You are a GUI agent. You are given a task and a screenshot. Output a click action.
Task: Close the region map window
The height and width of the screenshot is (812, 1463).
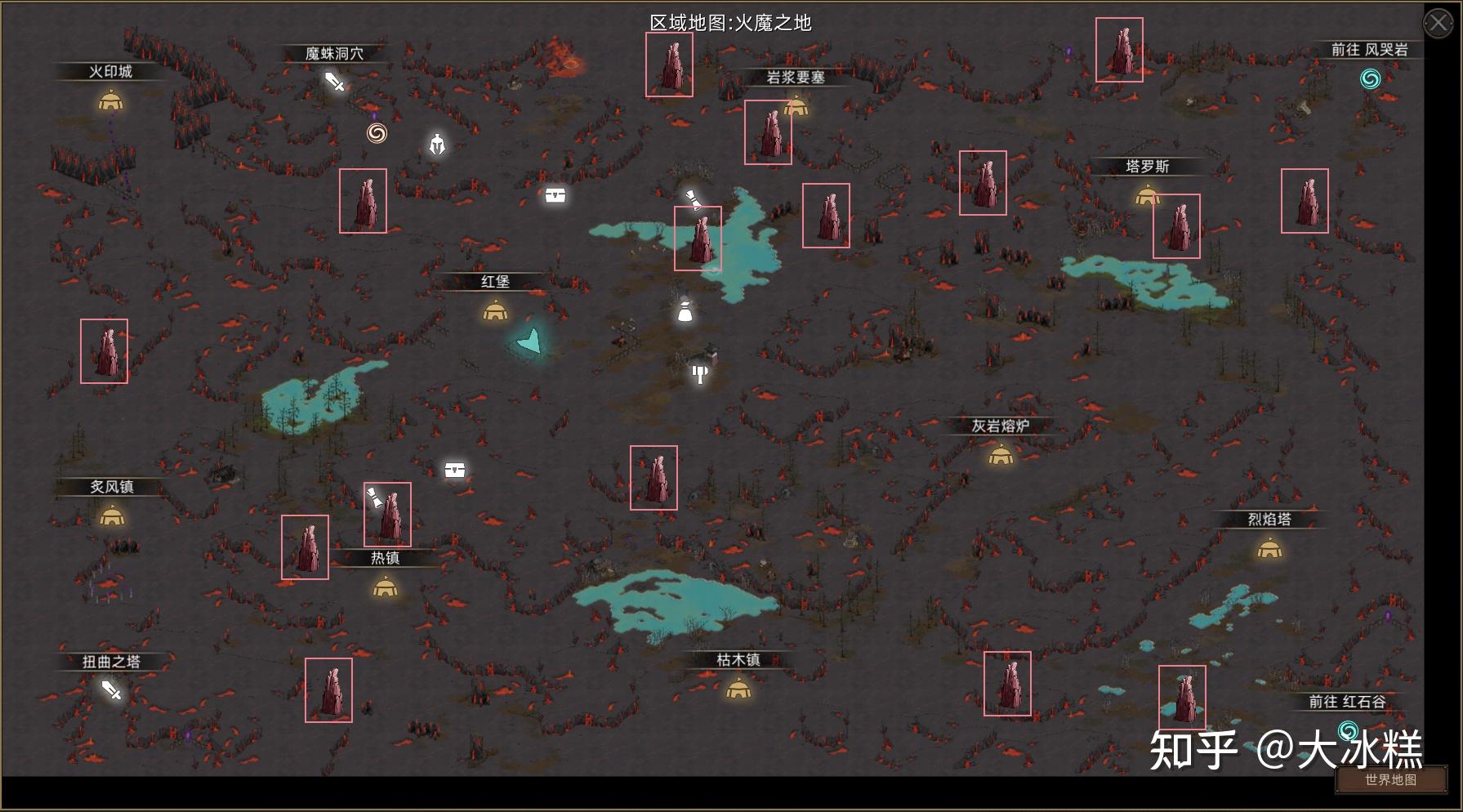[1438, 23]
